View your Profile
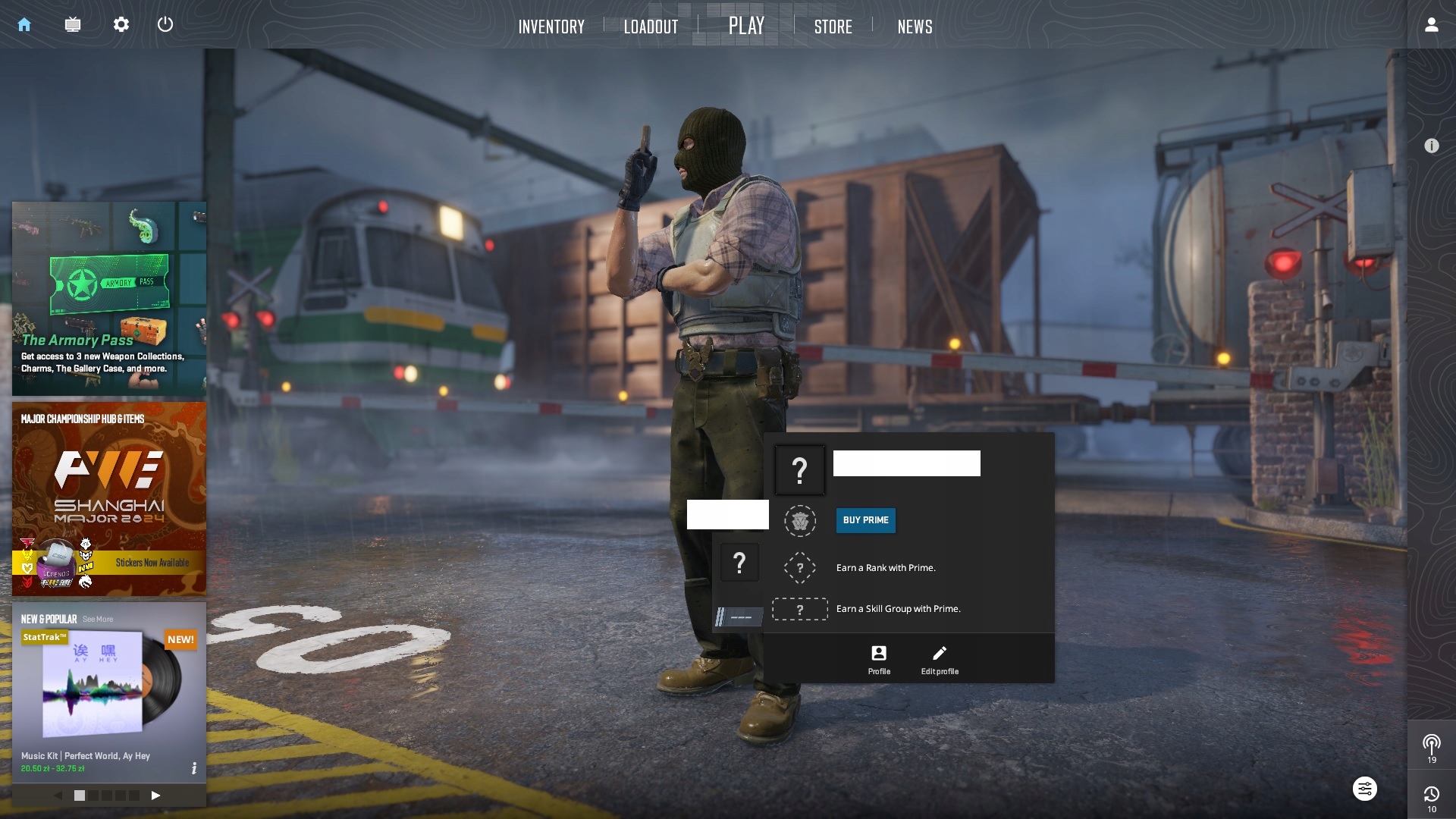 coord(879,659)
